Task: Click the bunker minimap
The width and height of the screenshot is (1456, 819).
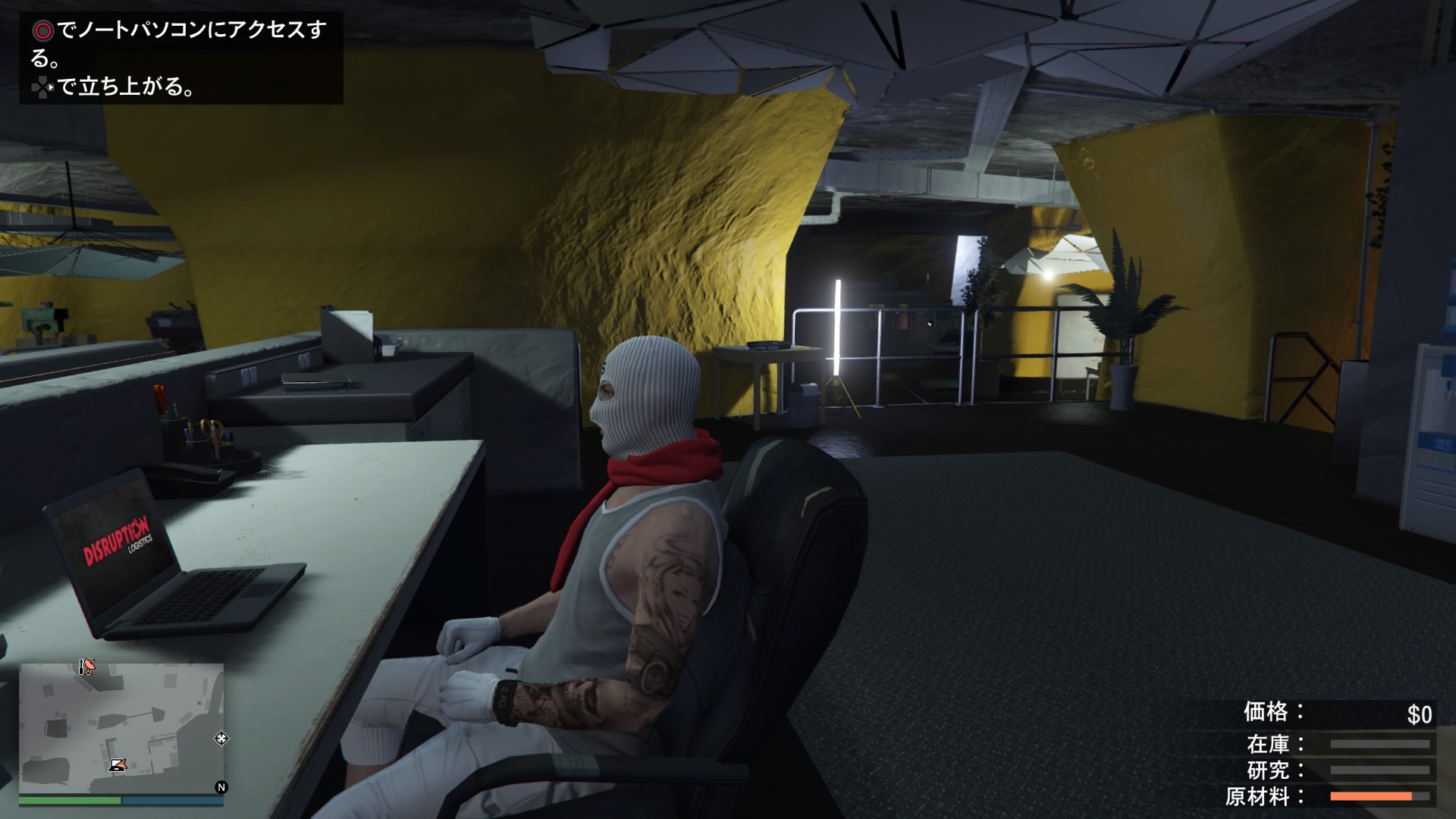Action: tap(121, 728)
